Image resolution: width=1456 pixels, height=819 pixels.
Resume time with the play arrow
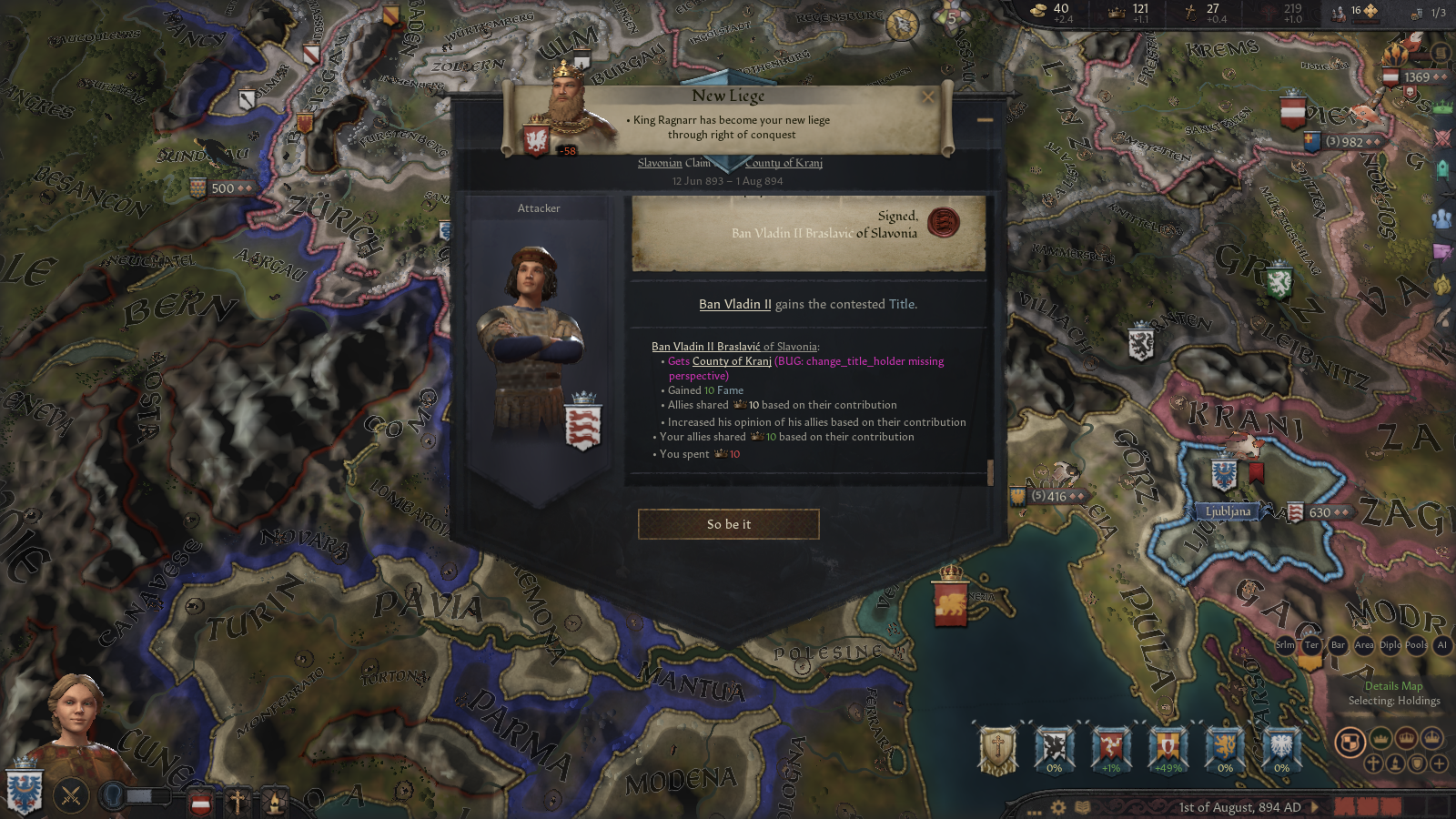(x=1315, y=807)
